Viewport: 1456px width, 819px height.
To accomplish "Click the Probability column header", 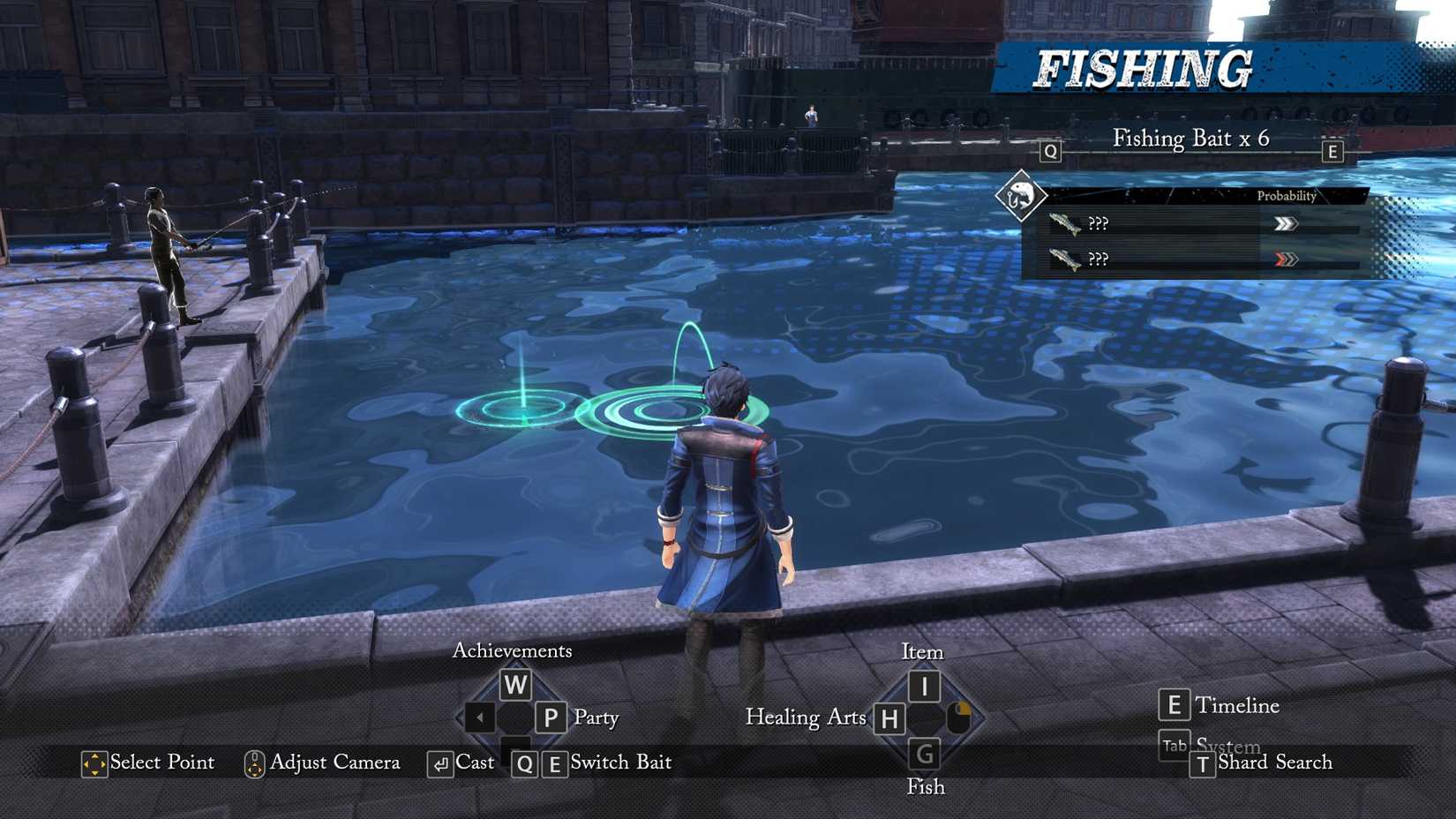I will [1287, 197].
